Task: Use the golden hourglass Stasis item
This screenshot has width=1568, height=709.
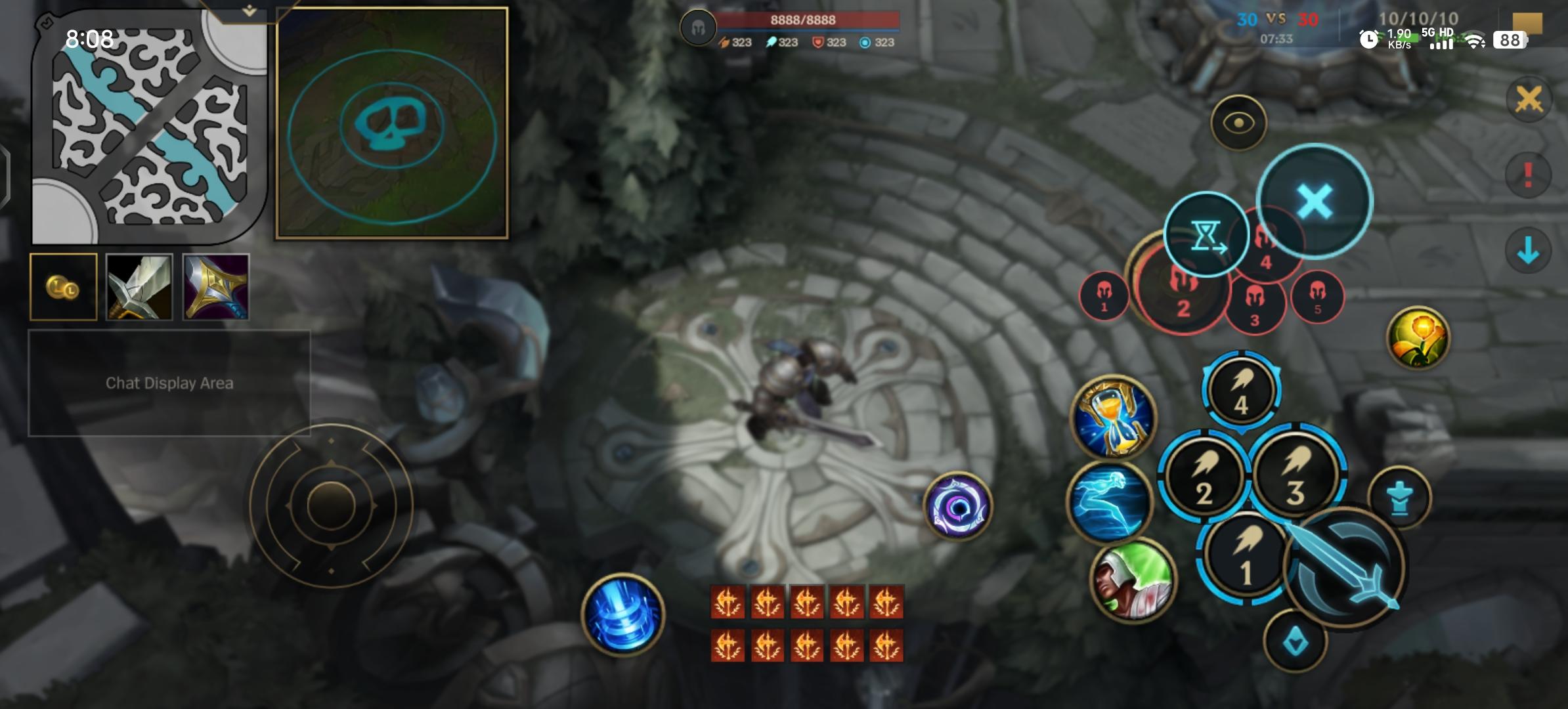Action: pyautogui.click(x=1114, y=416)
